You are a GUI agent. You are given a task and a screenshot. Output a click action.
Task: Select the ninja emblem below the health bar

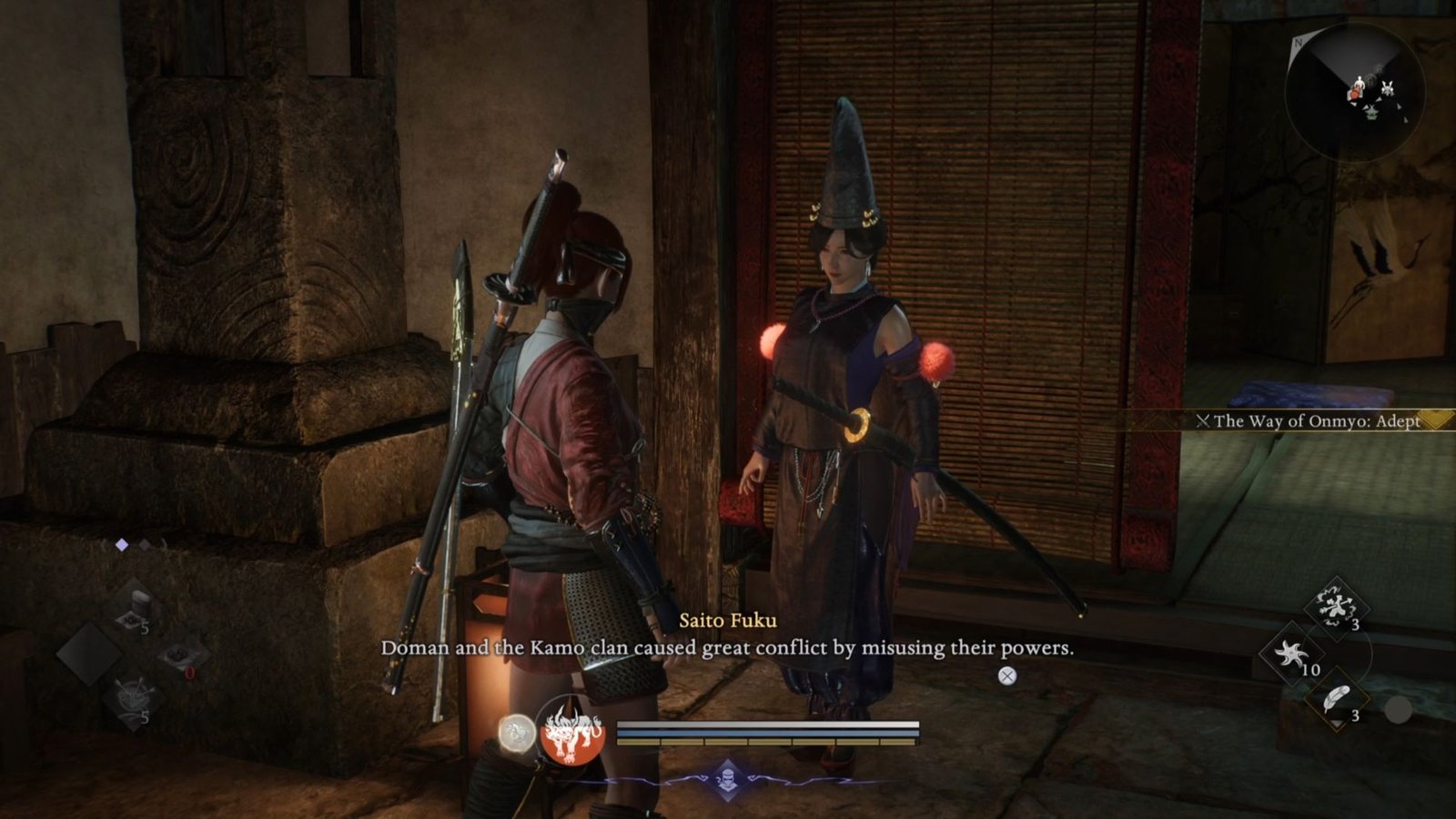(x=728, y=780)
